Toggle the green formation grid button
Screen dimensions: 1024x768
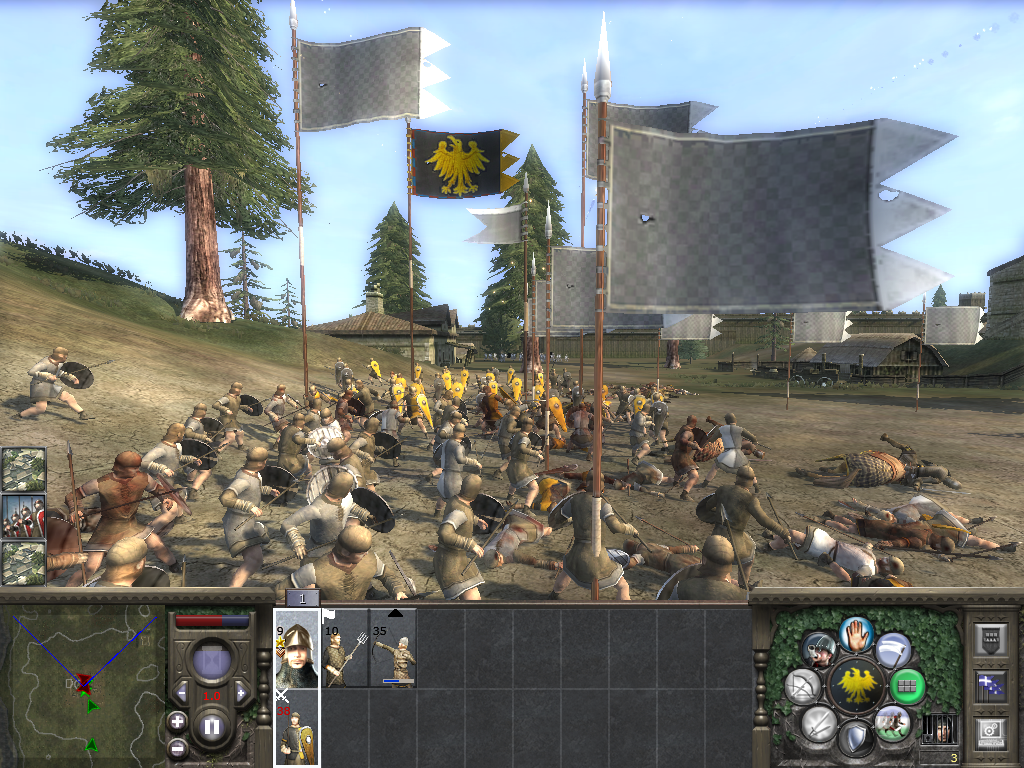[908, 687]
